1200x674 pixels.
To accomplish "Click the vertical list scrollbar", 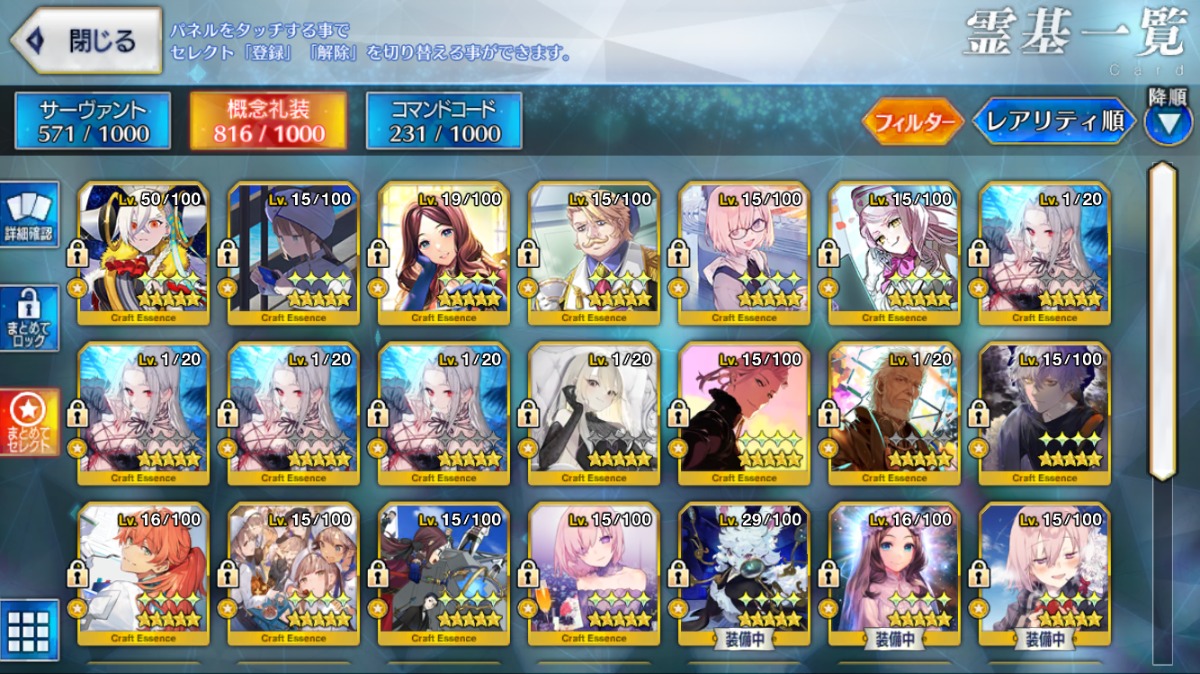I will (1162, 320).
